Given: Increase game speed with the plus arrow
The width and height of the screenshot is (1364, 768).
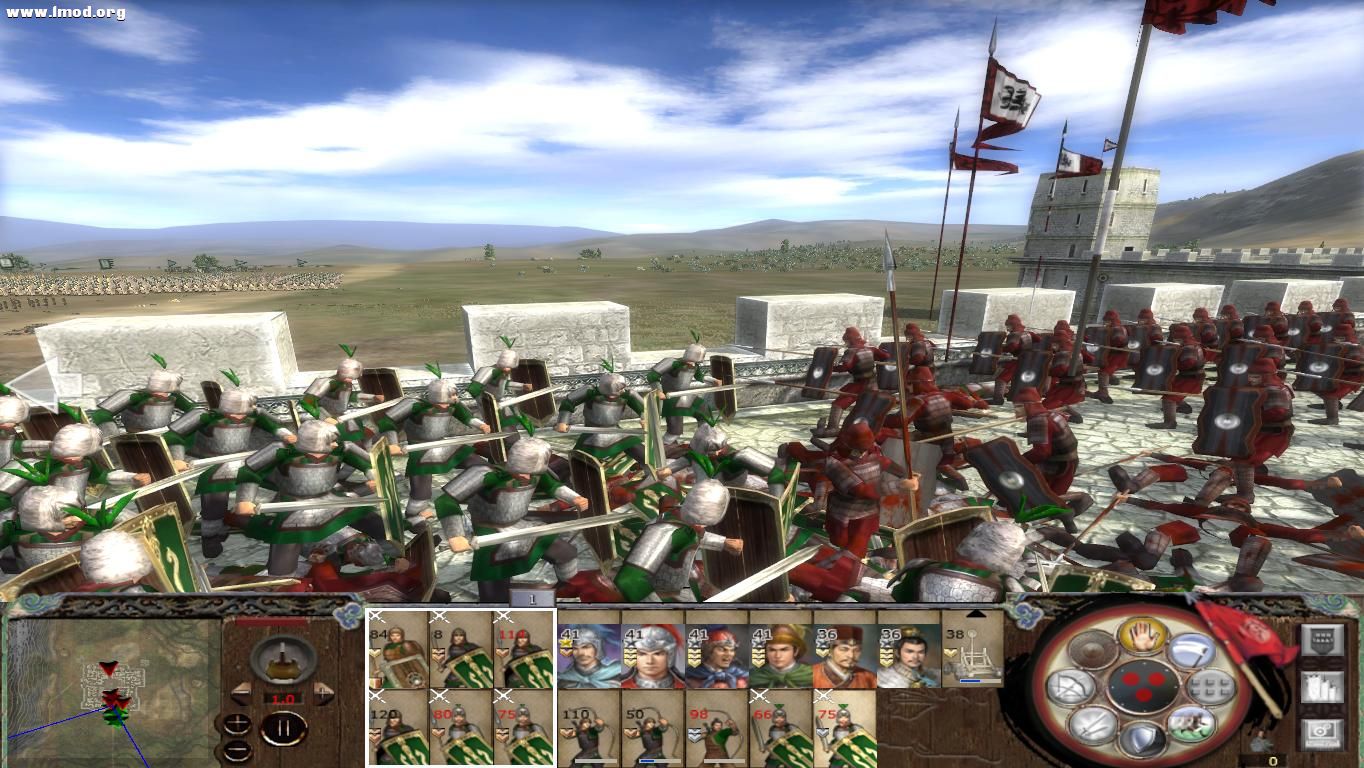Looking at the screenshot, I should 322,691.
